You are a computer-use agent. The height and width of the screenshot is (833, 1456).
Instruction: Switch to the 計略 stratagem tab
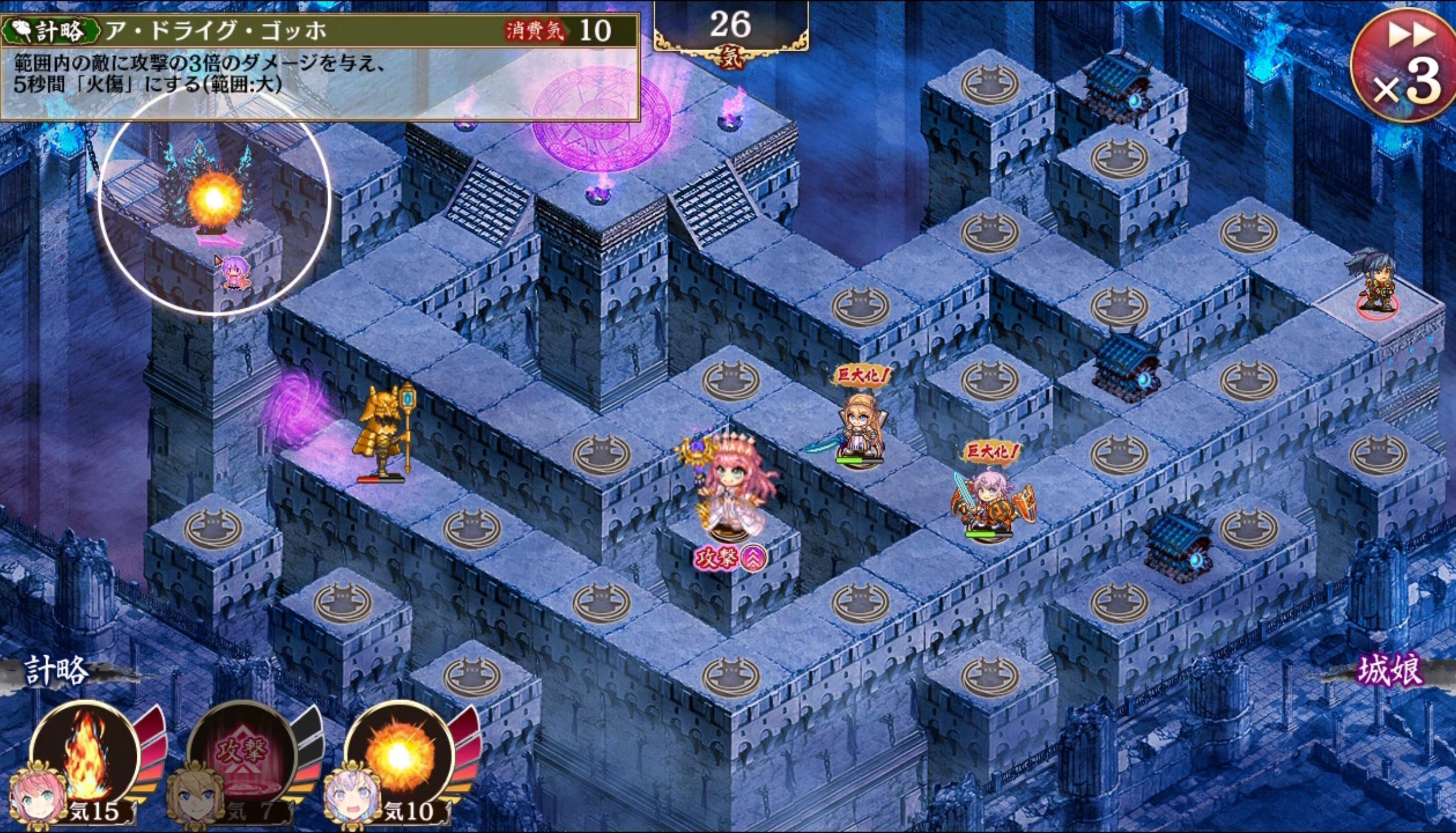click(x=57, y=671)
